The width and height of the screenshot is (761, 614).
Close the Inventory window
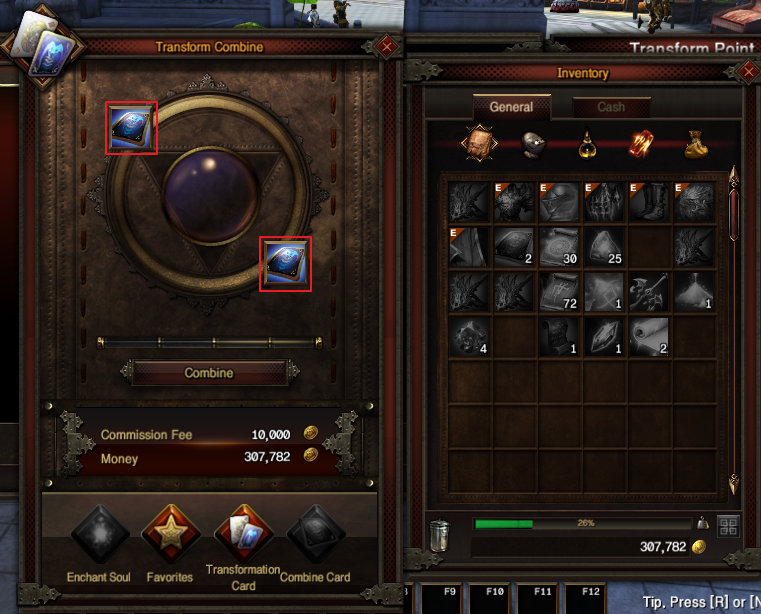pos(747,72)
